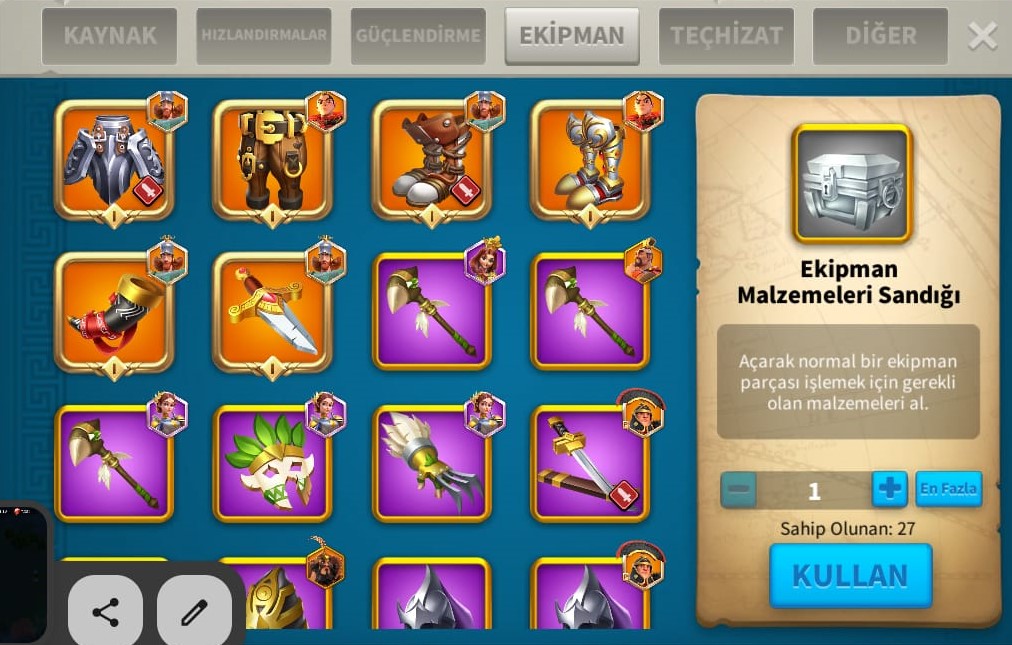The width and height of the screenshot is (1012, 645).
Task: Use the chest with KULLAN button
Action: coord(850,576)
